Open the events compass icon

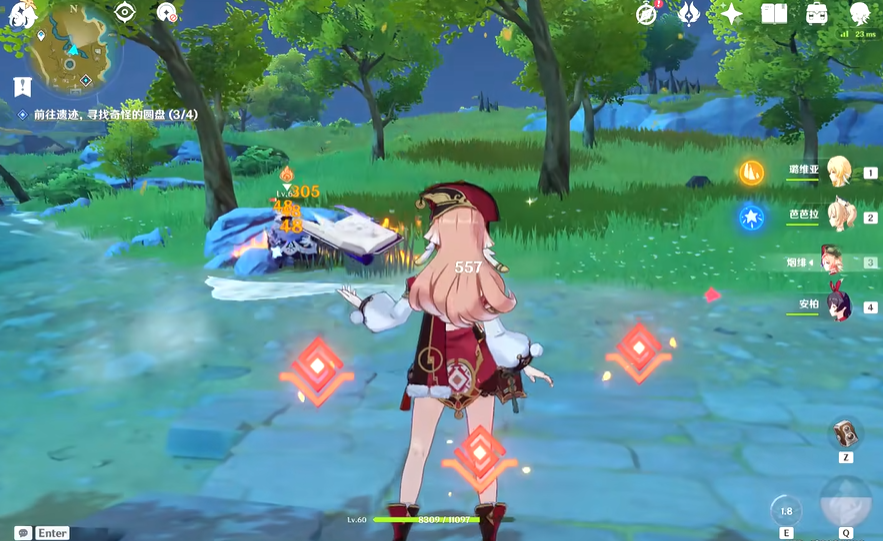pyautogui.click(x=647, y=13)
